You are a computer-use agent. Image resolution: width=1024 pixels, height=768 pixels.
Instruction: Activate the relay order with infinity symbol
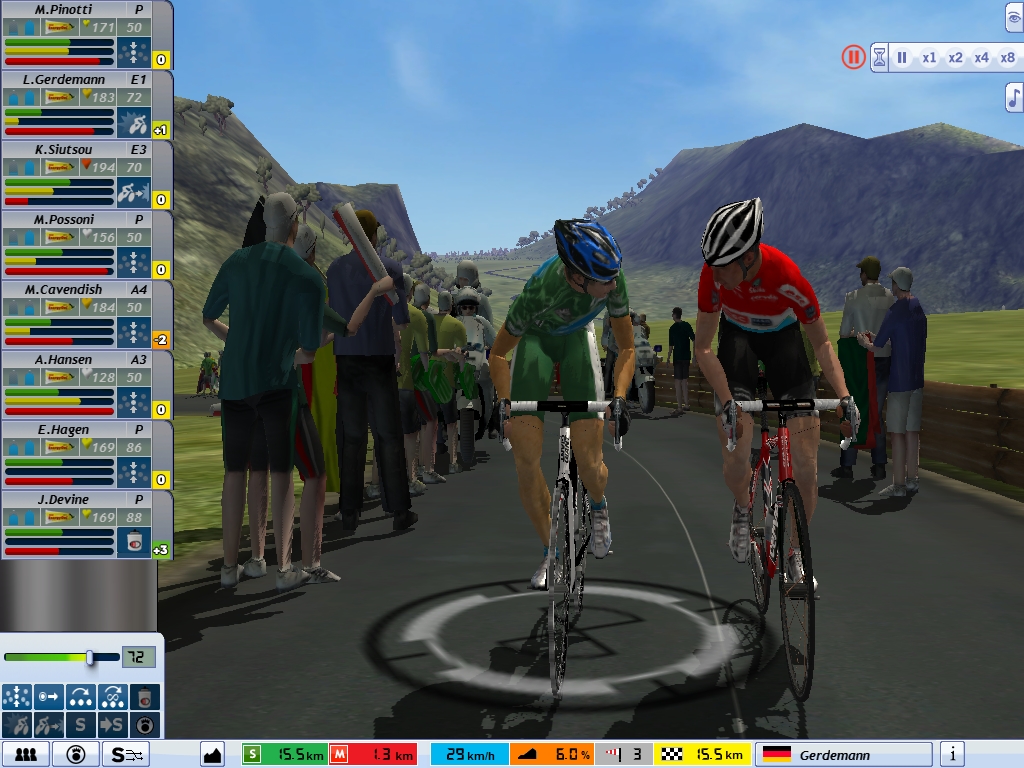click(113, 696)
